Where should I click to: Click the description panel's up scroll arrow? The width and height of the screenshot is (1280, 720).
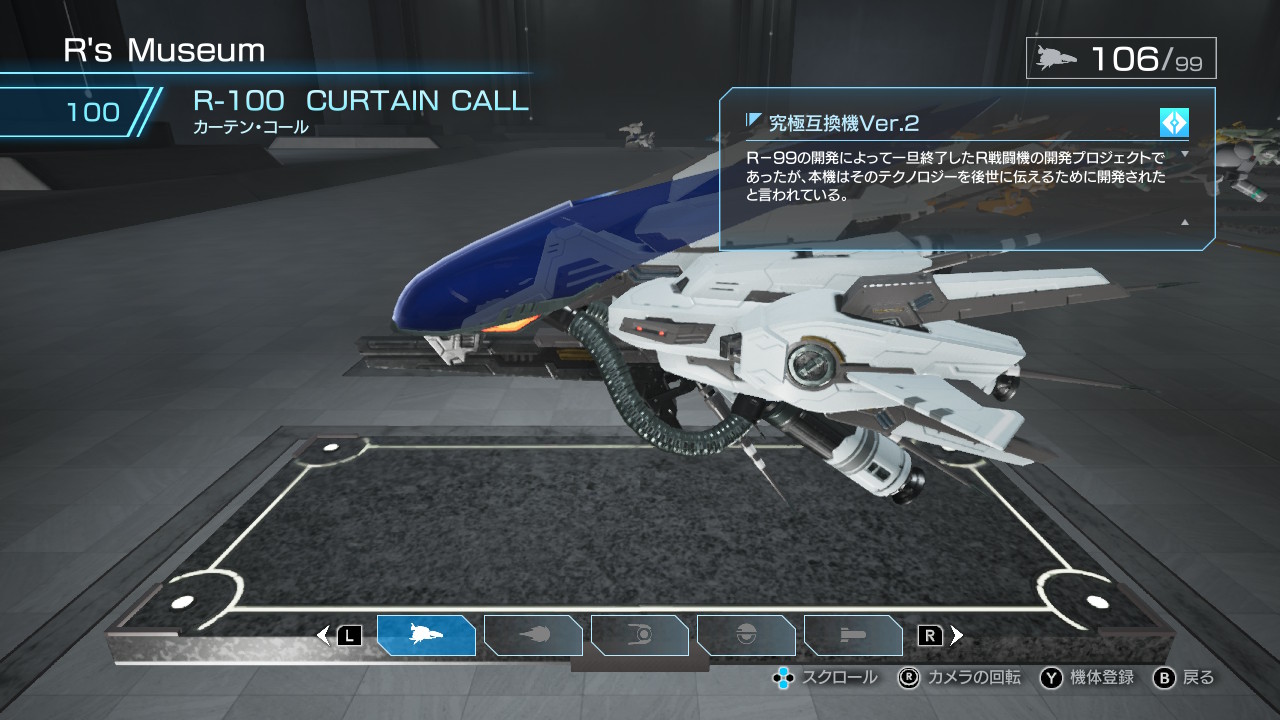click(1185, 222)
